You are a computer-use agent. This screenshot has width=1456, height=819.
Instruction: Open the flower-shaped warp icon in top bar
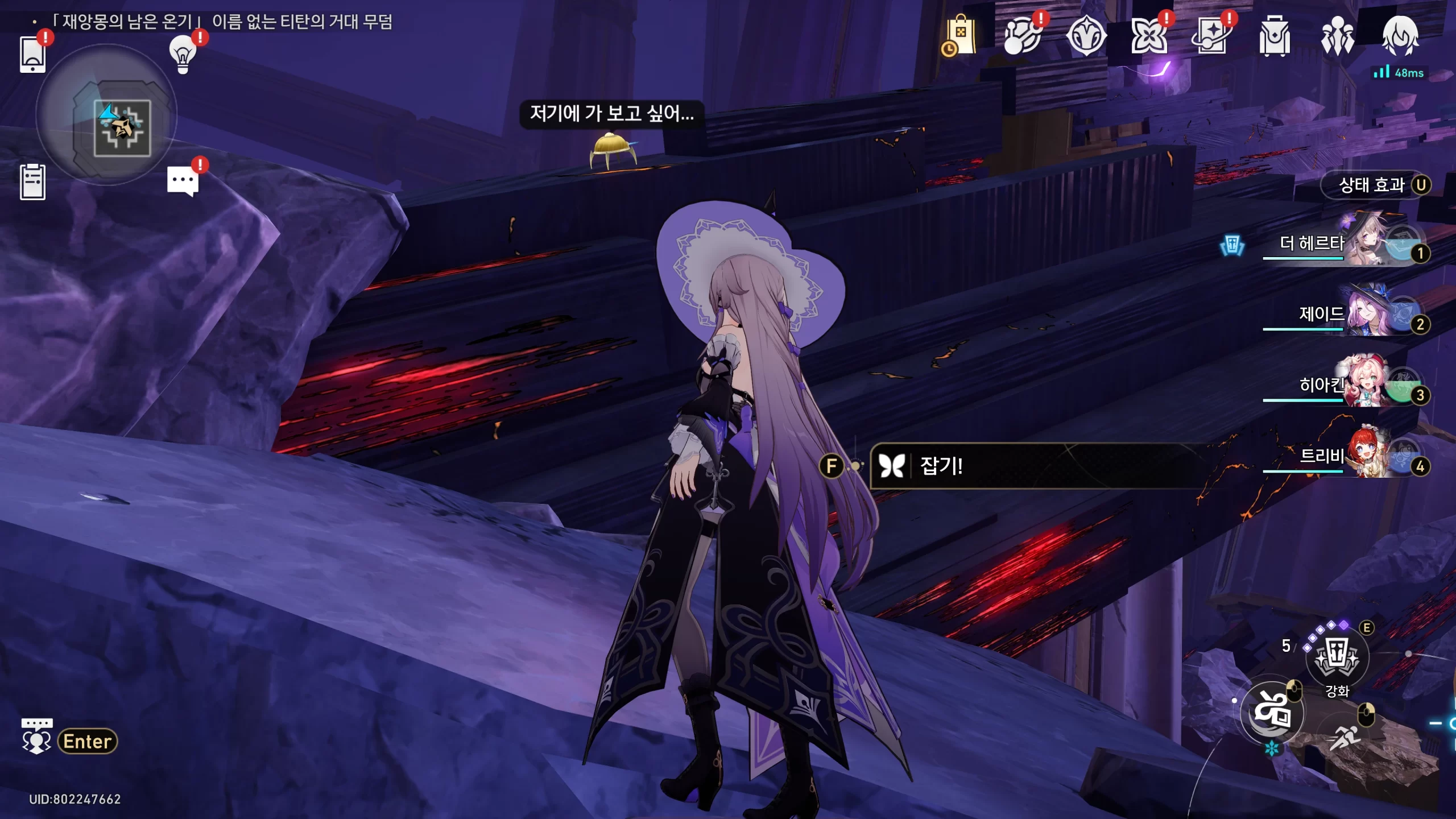pyautogui.click(x=1148, y=36)
